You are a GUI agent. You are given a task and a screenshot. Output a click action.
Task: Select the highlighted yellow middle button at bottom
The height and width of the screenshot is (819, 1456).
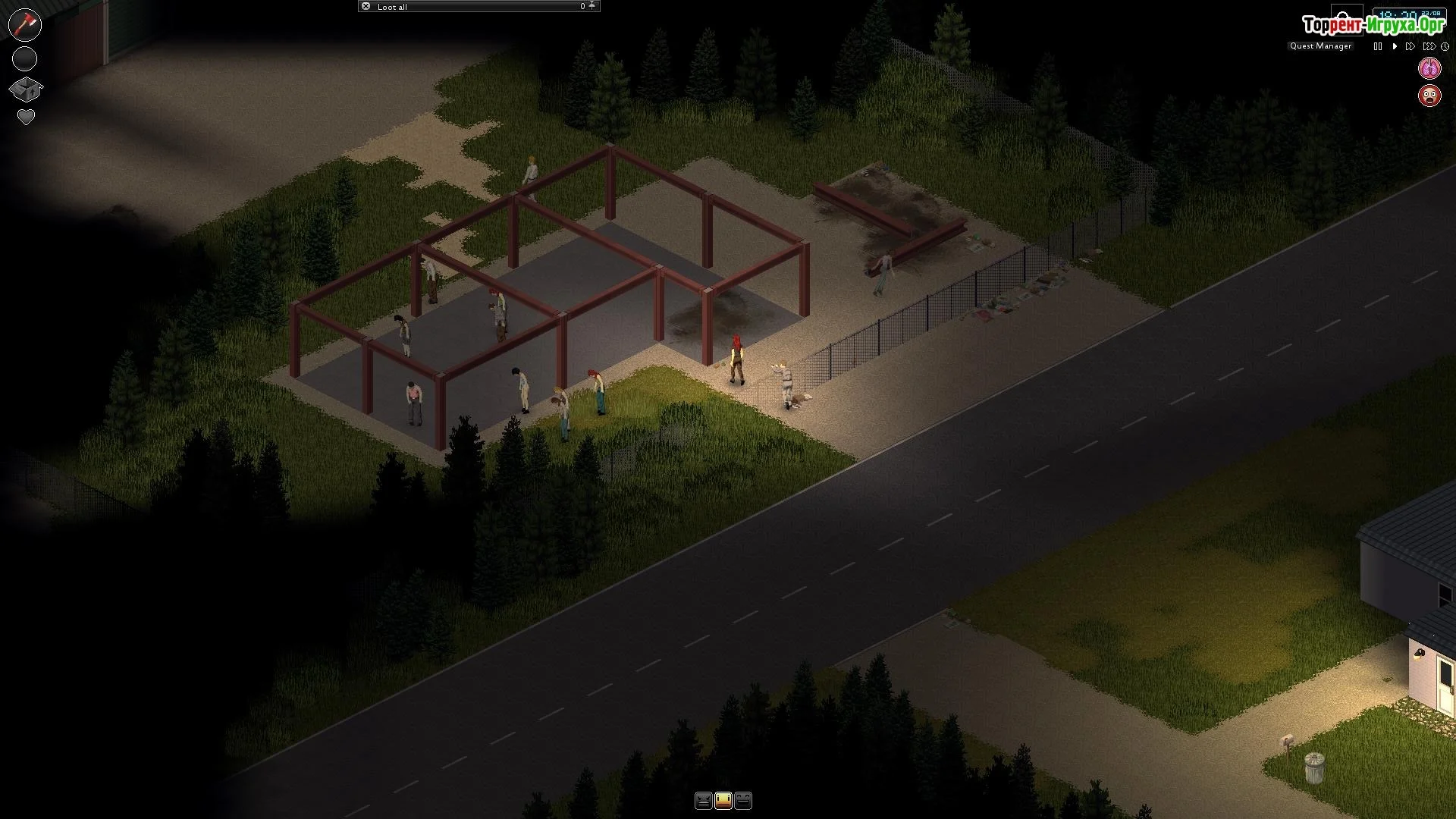[723, 800]
